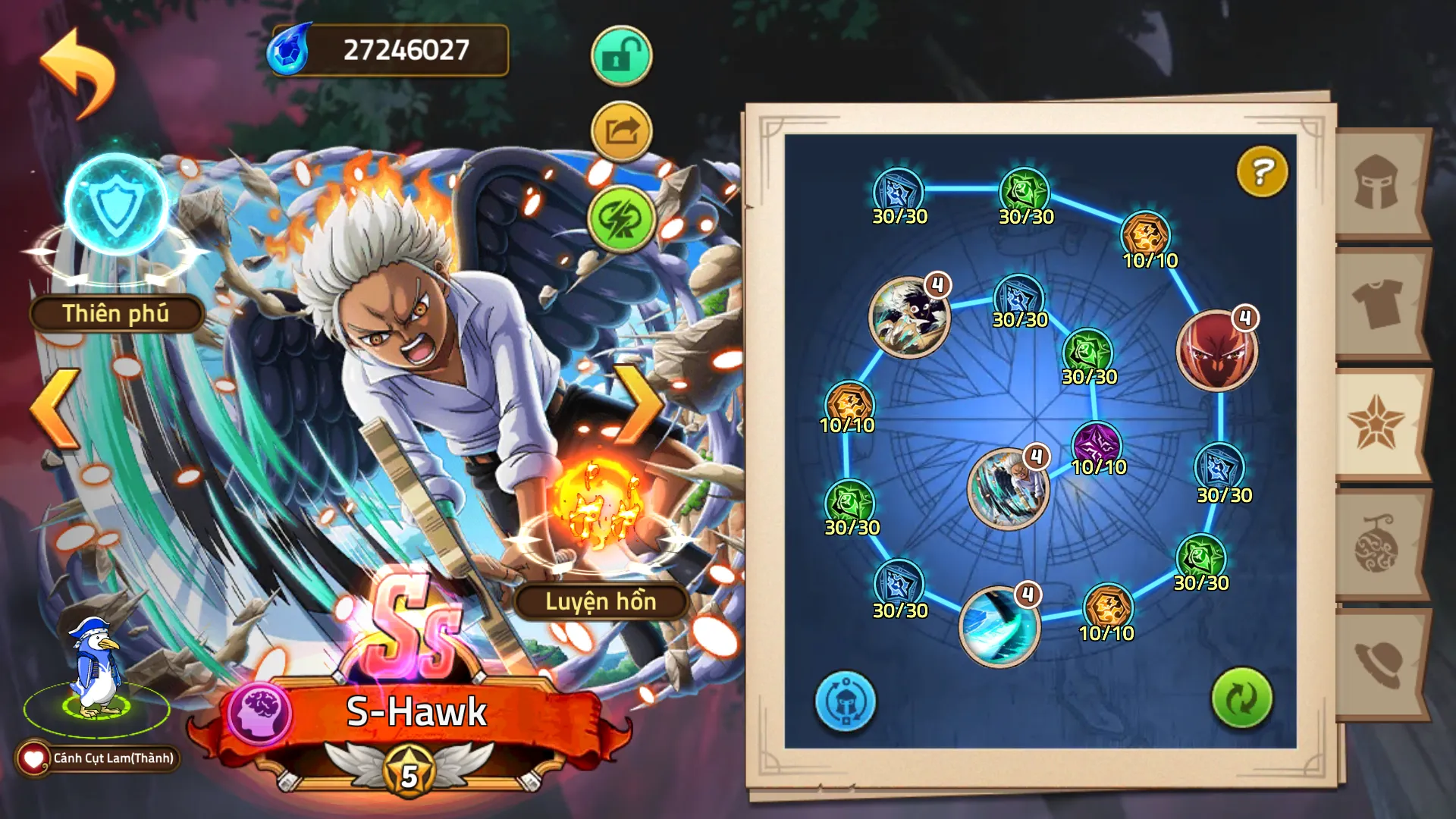The height and width of the screenshot is (819, 1456).
Task: Toggle the green padlock lock button
Action: (621, 56)
